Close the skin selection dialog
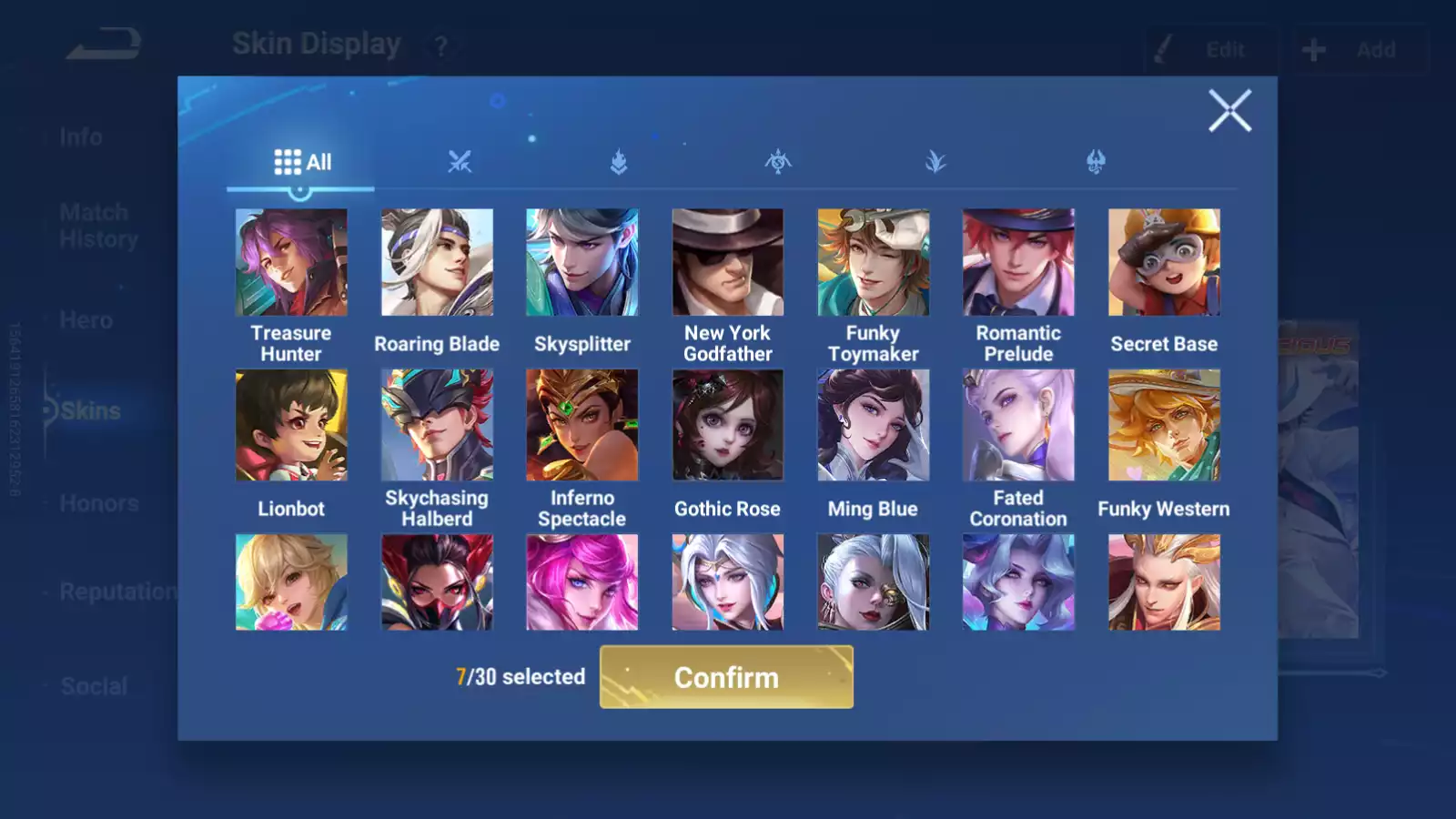 pos(1229,111)
